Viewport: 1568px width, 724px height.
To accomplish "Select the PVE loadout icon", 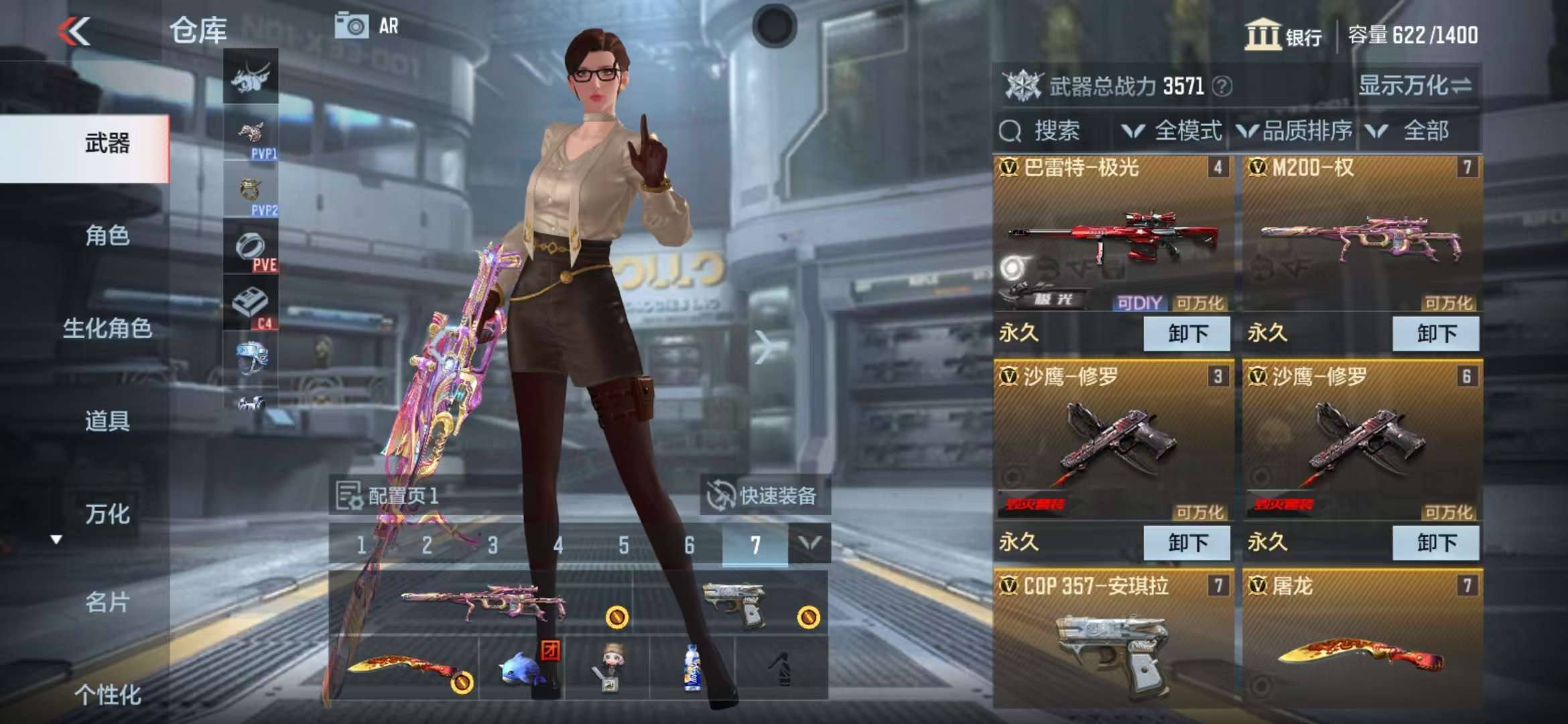I will coord(251,250).
